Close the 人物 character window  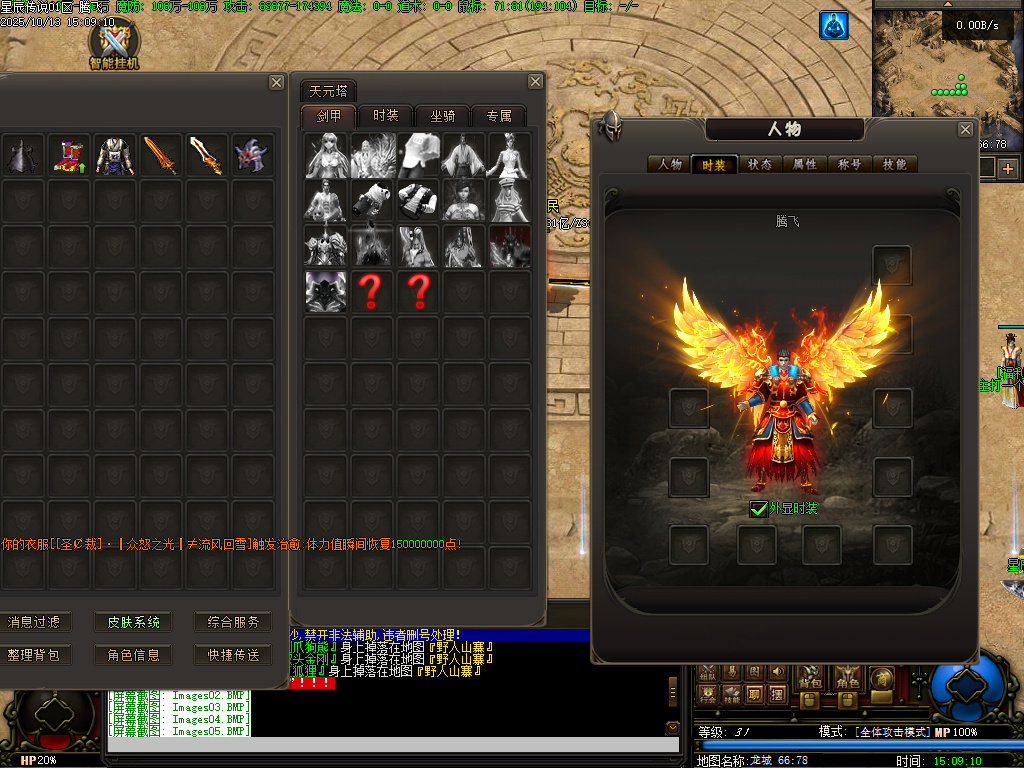click(x=965, y=129)
